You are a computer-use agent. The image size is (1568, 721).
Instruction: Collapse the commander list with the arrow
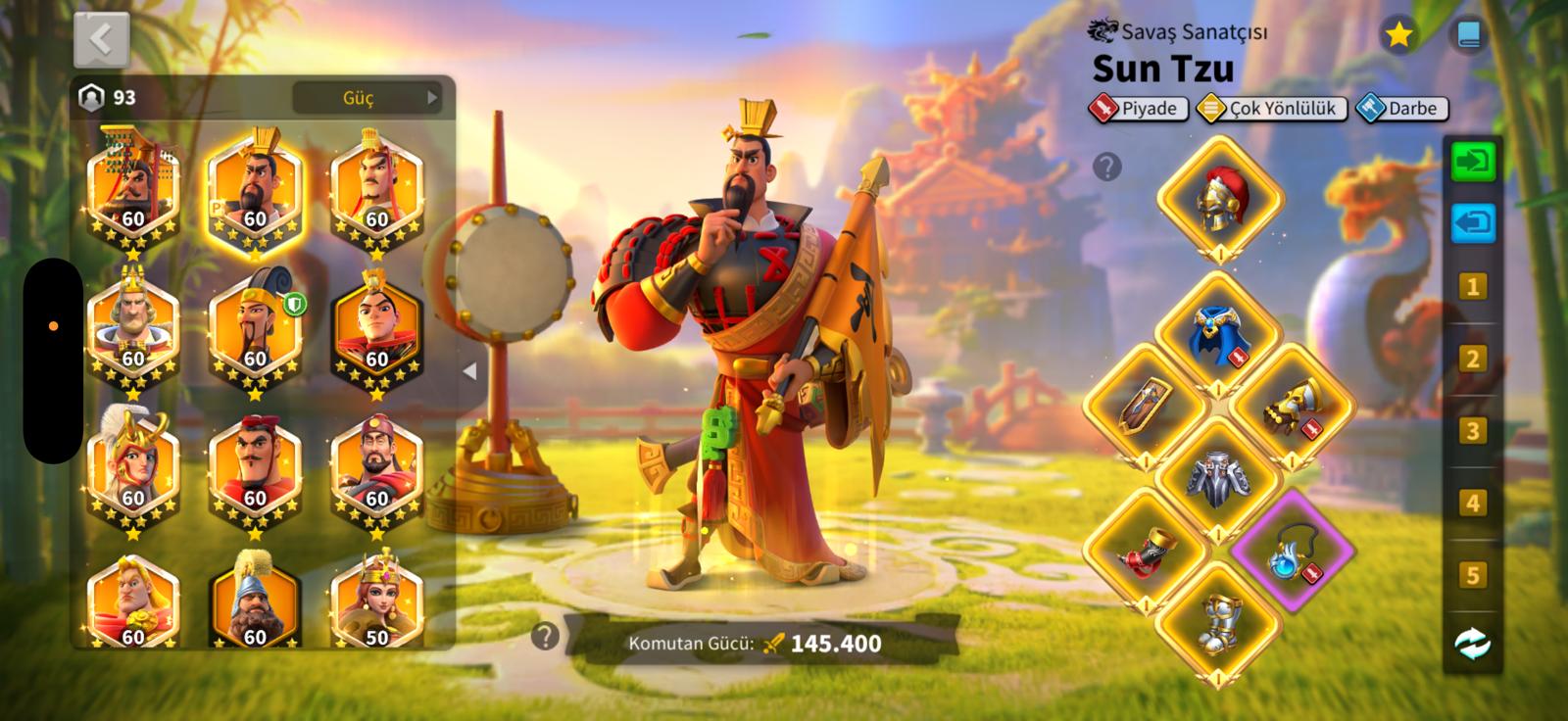(x=470, y=371)
